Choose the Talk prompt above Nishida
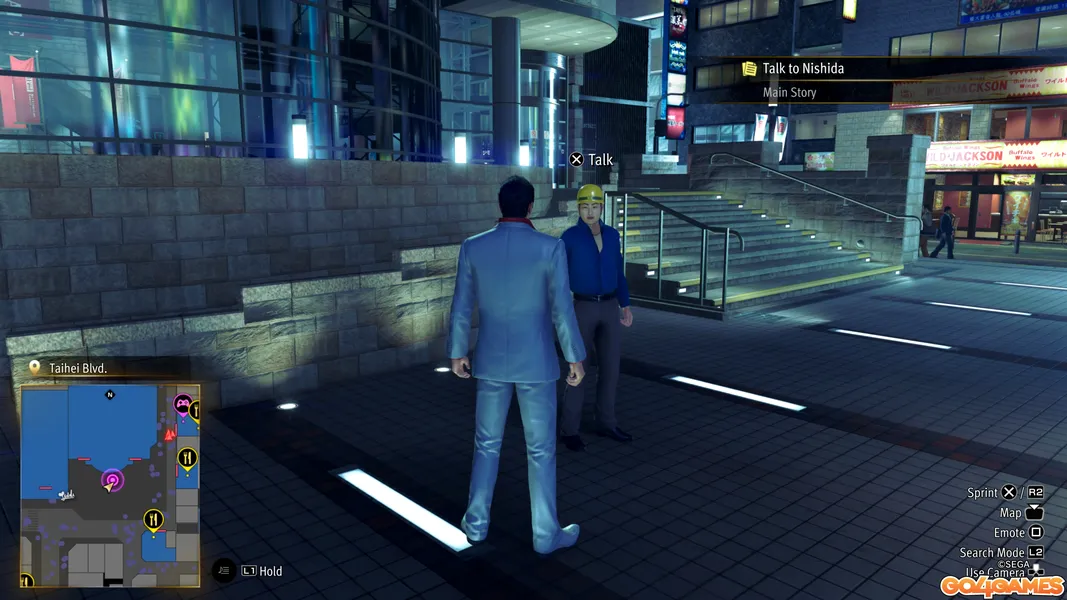 pyautogui.click(x=592, y=160)
